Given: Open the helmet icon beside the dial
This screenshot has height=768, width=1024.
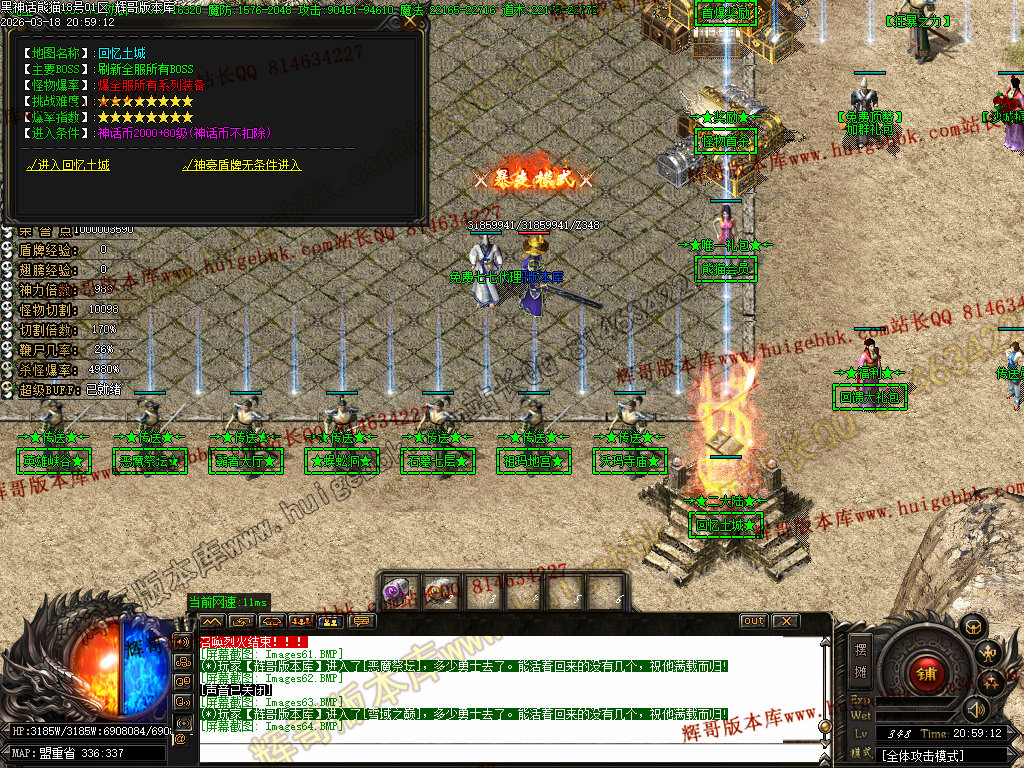Looking at the screenshot, I should [970, 626].
